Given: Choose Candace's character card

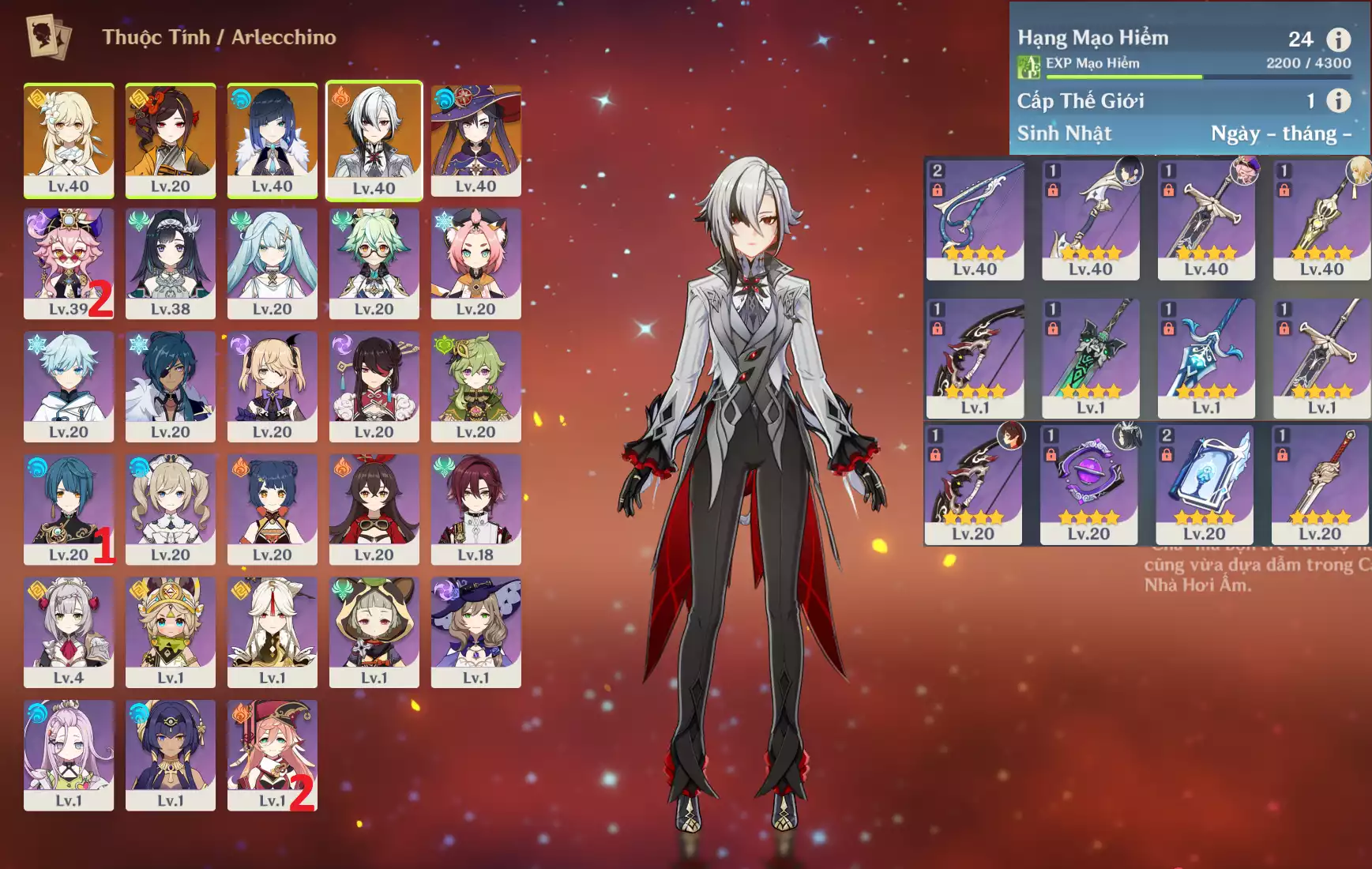Looking at the screenshot, I should tap(171, 754).
